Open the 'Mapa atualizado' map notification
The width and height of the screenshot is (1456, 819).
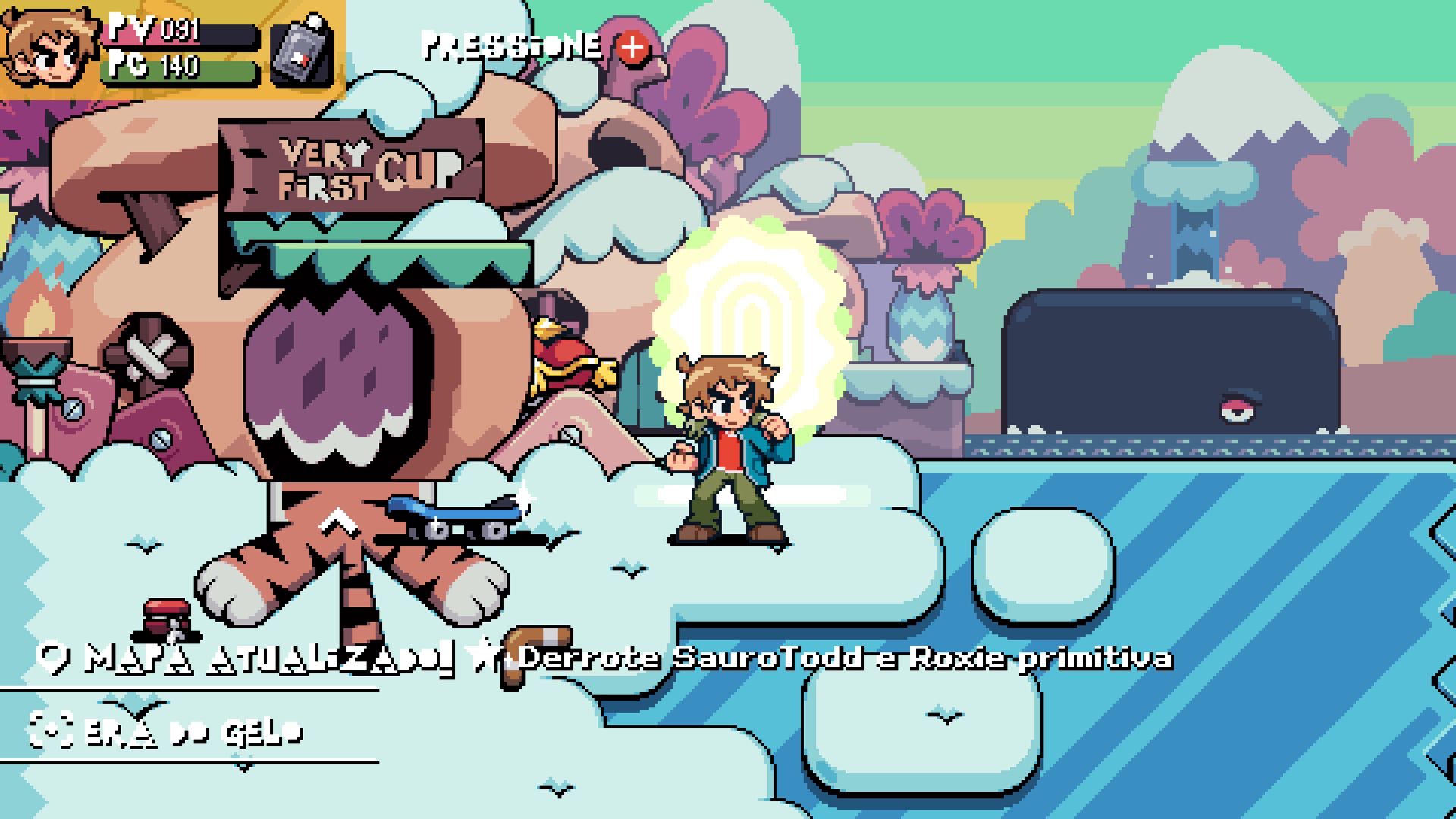point(250,658)
